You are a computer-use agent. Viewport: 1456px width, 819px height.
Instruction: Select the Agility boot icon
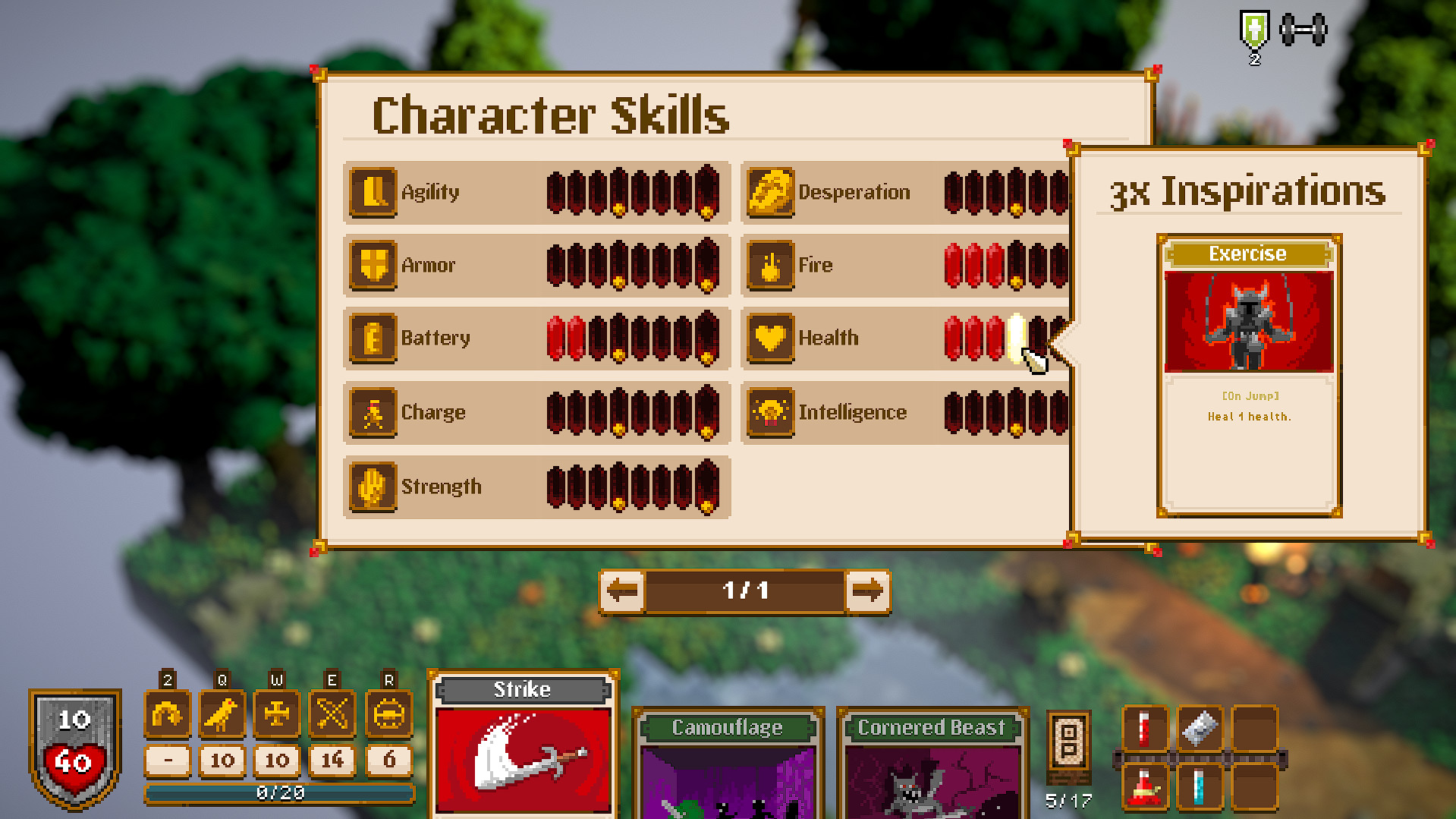tap(372, 192)
